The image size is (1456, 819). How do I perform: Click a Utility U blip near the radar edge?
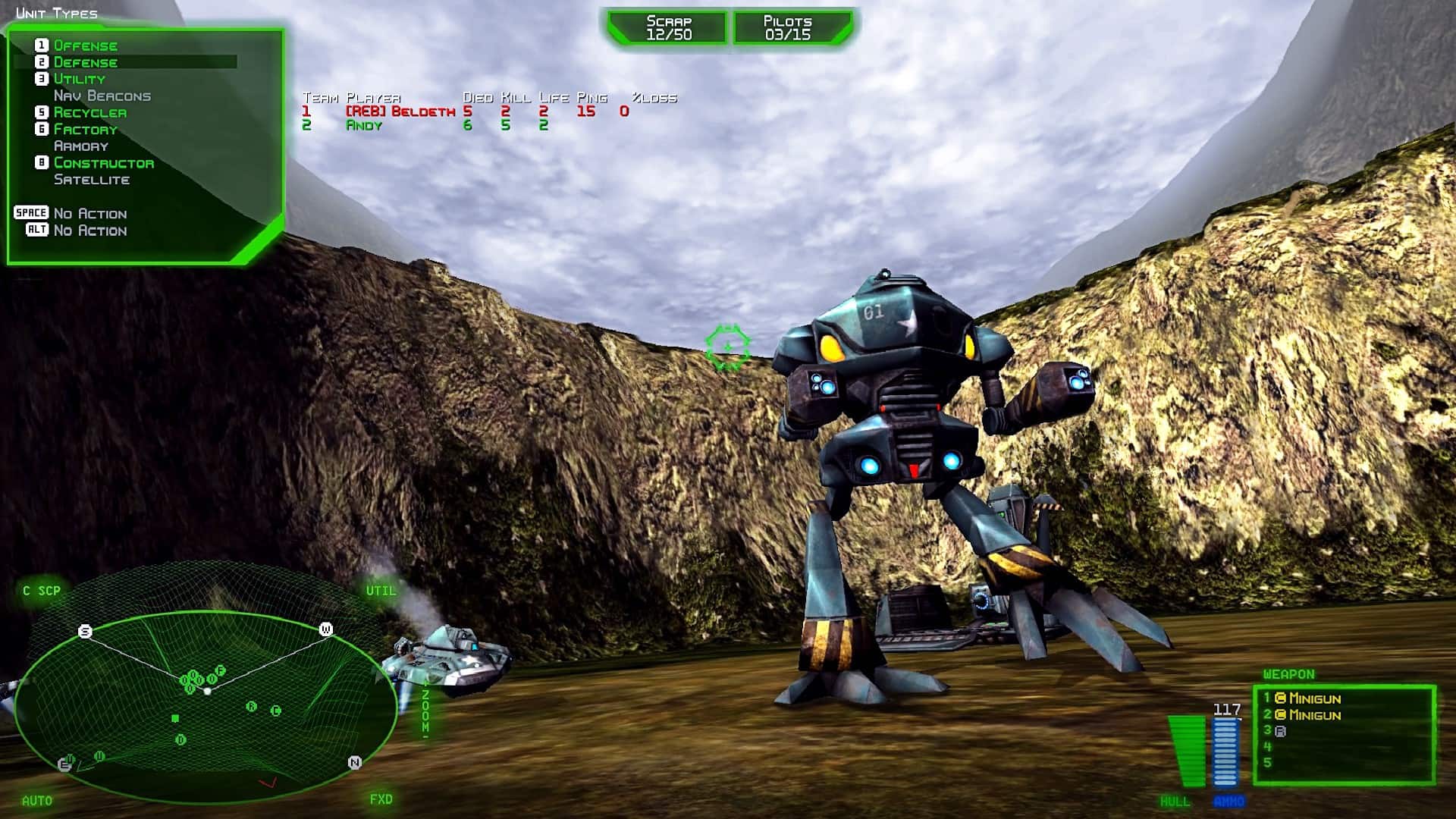[x=99, y=757]
